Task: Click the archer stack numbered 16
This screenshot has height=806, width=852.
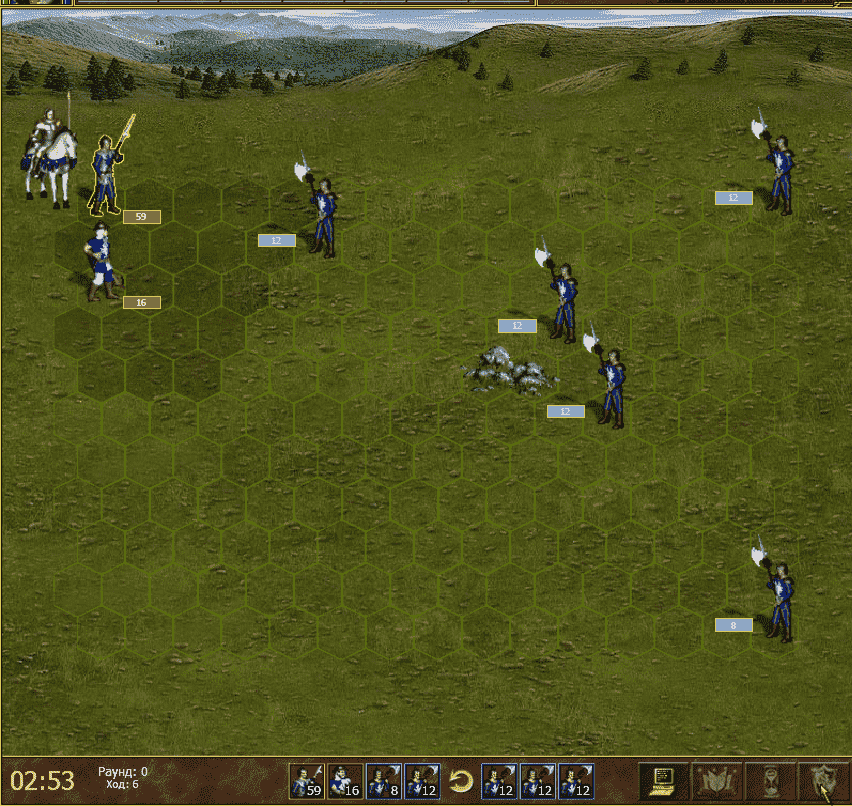Action: [x=100, y=262]
